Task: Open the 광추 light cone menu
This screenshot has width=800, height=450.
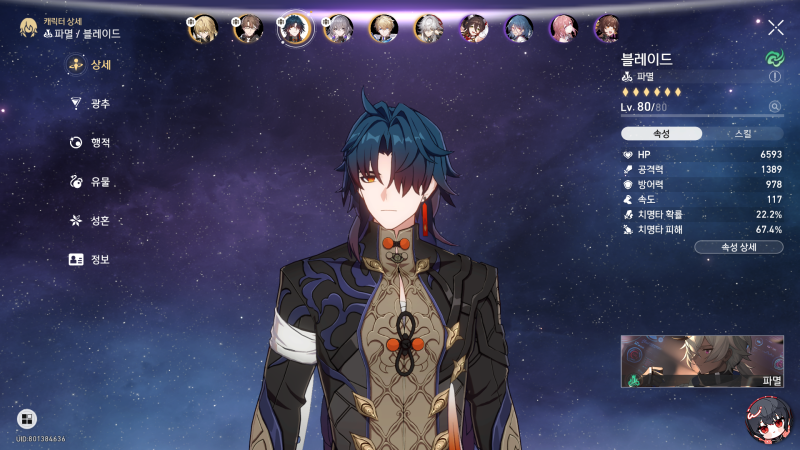Action: 89,104
